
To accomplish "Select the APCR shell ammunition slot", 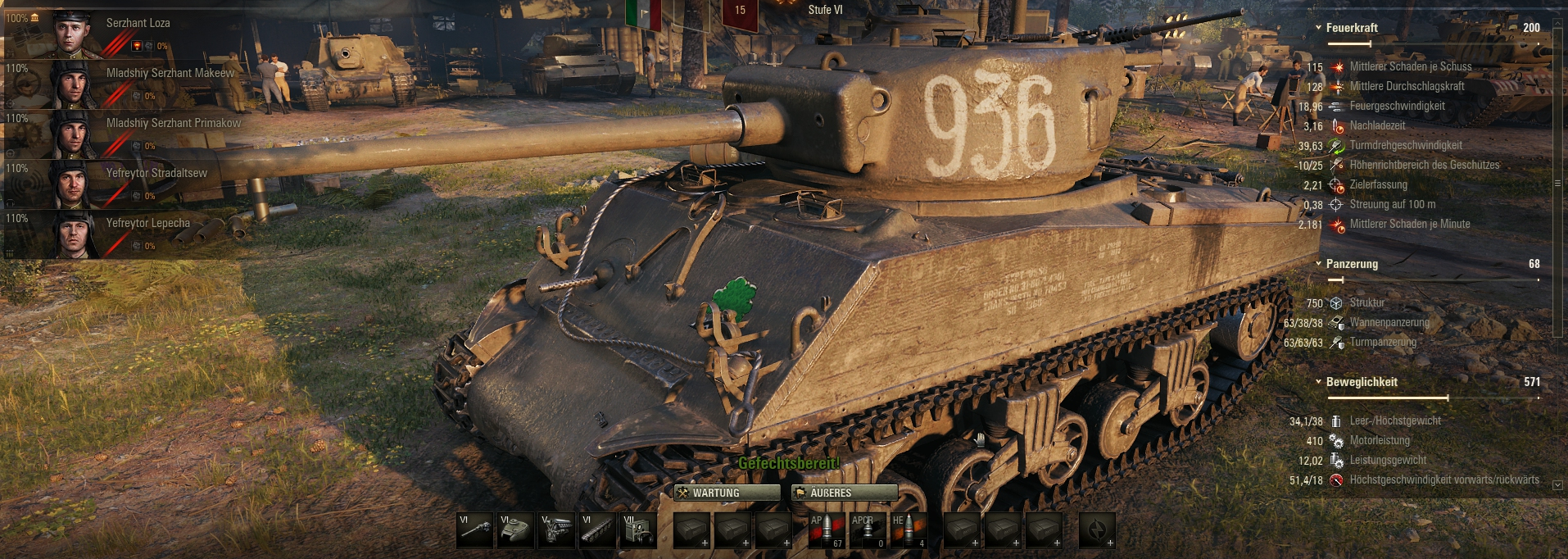I will pyautogui.click(x=868, y=530).
